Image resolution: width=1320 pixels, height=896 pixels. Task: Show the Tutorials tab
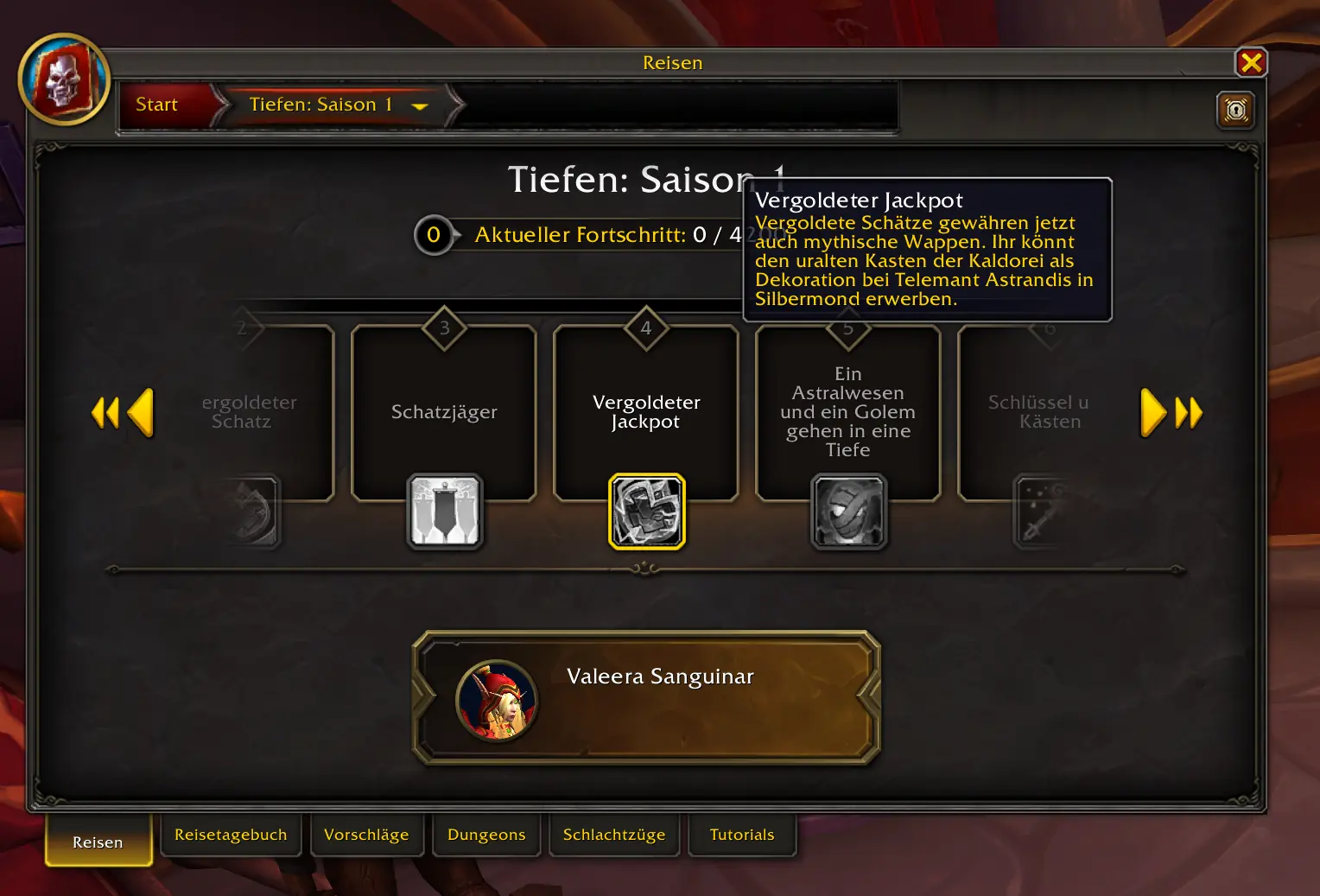(742, 835)
